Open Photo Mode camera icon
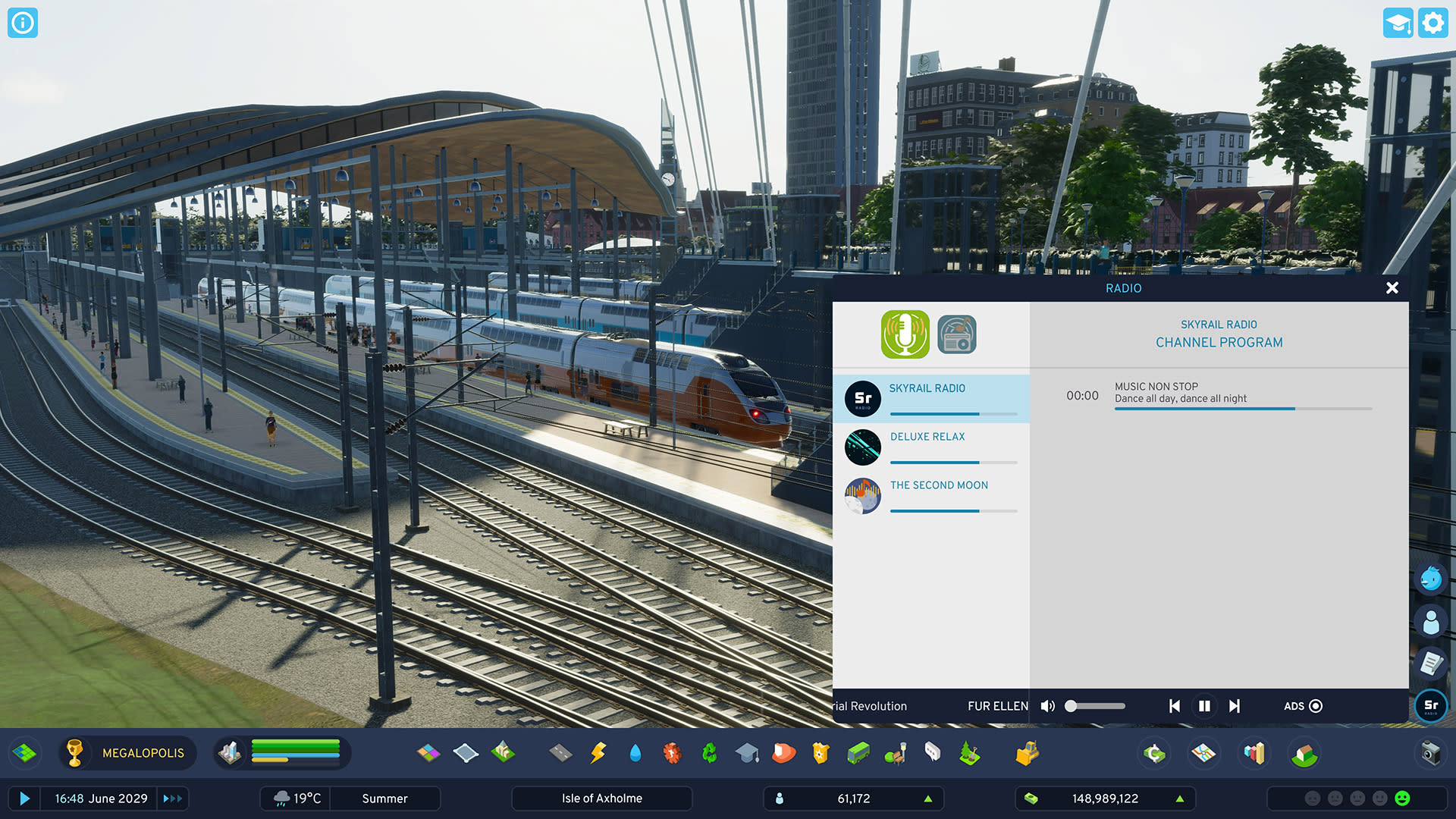Viewport: 1456px width, 819px height. click(x=1432, y=753)
